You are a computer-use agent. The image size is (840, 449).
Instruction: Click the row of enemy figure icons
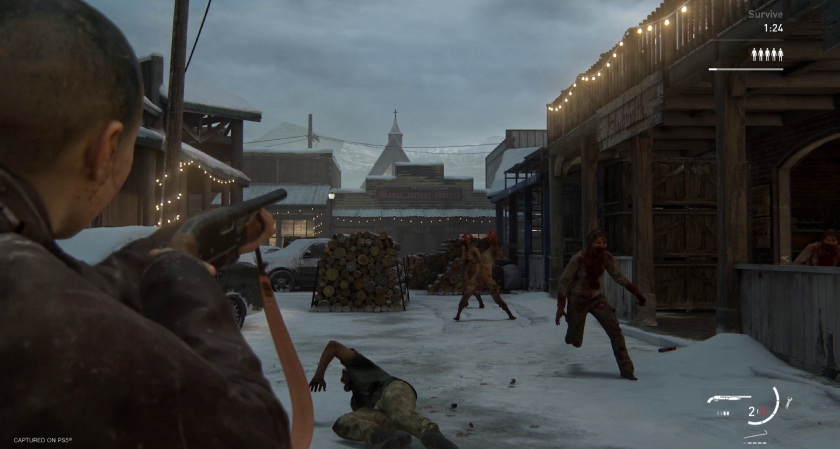coord(767,54)
